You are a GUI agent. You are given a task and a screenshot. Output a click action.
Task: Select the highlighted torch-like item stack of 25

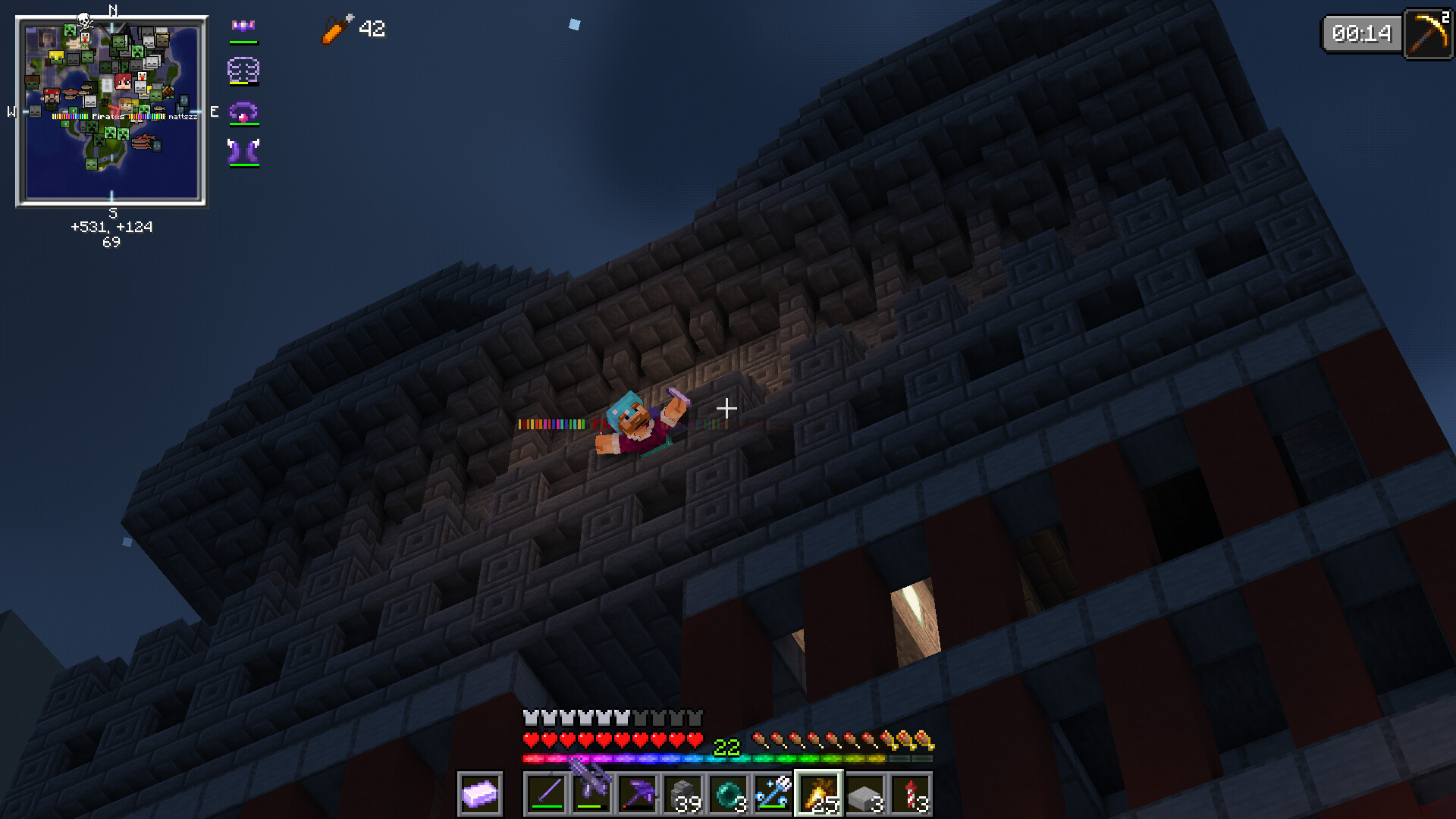pyautogui.click(x=819, y=794)
